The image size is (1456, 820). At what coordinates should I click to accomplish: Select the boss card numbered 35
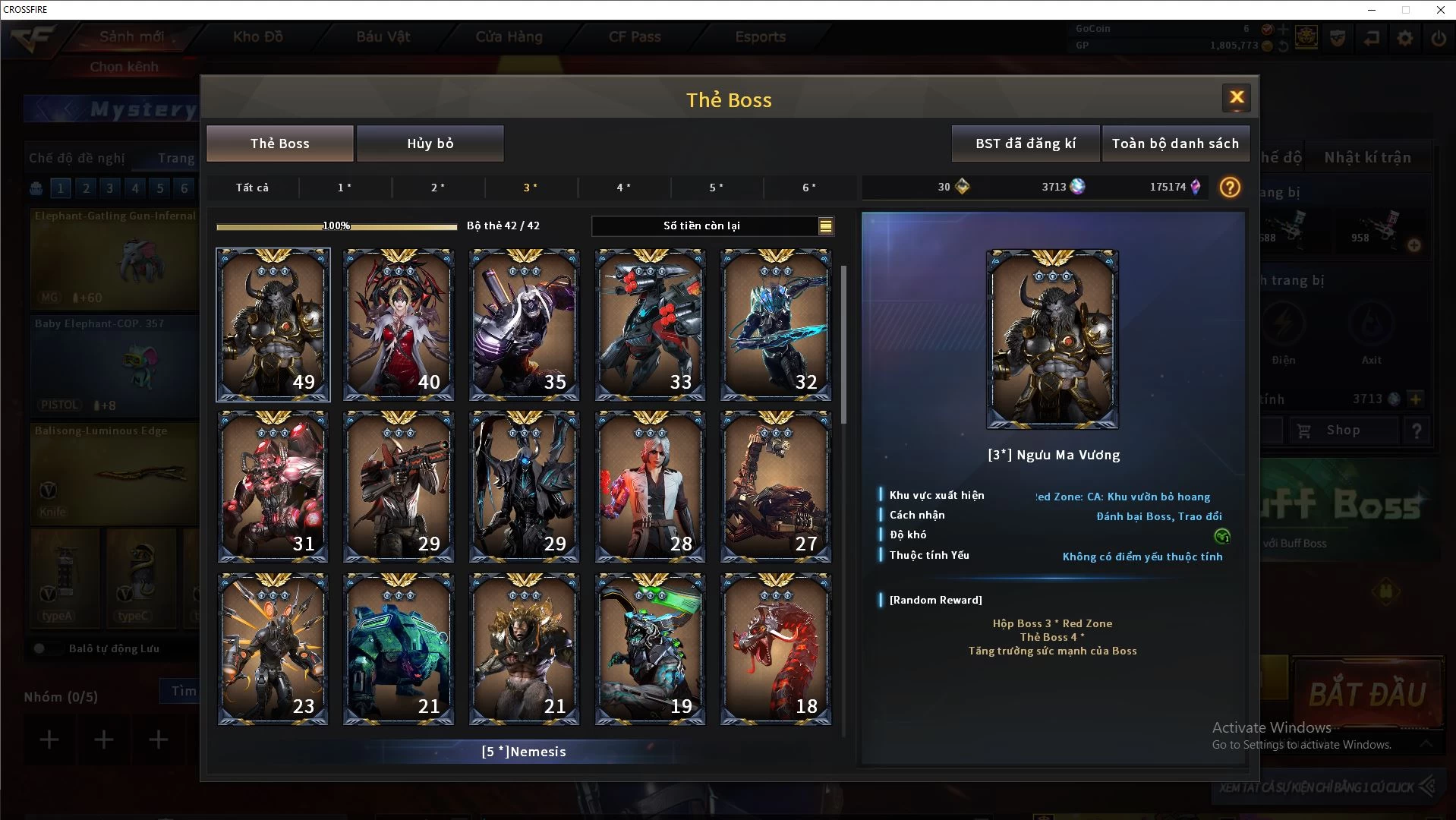pos(524,325)
